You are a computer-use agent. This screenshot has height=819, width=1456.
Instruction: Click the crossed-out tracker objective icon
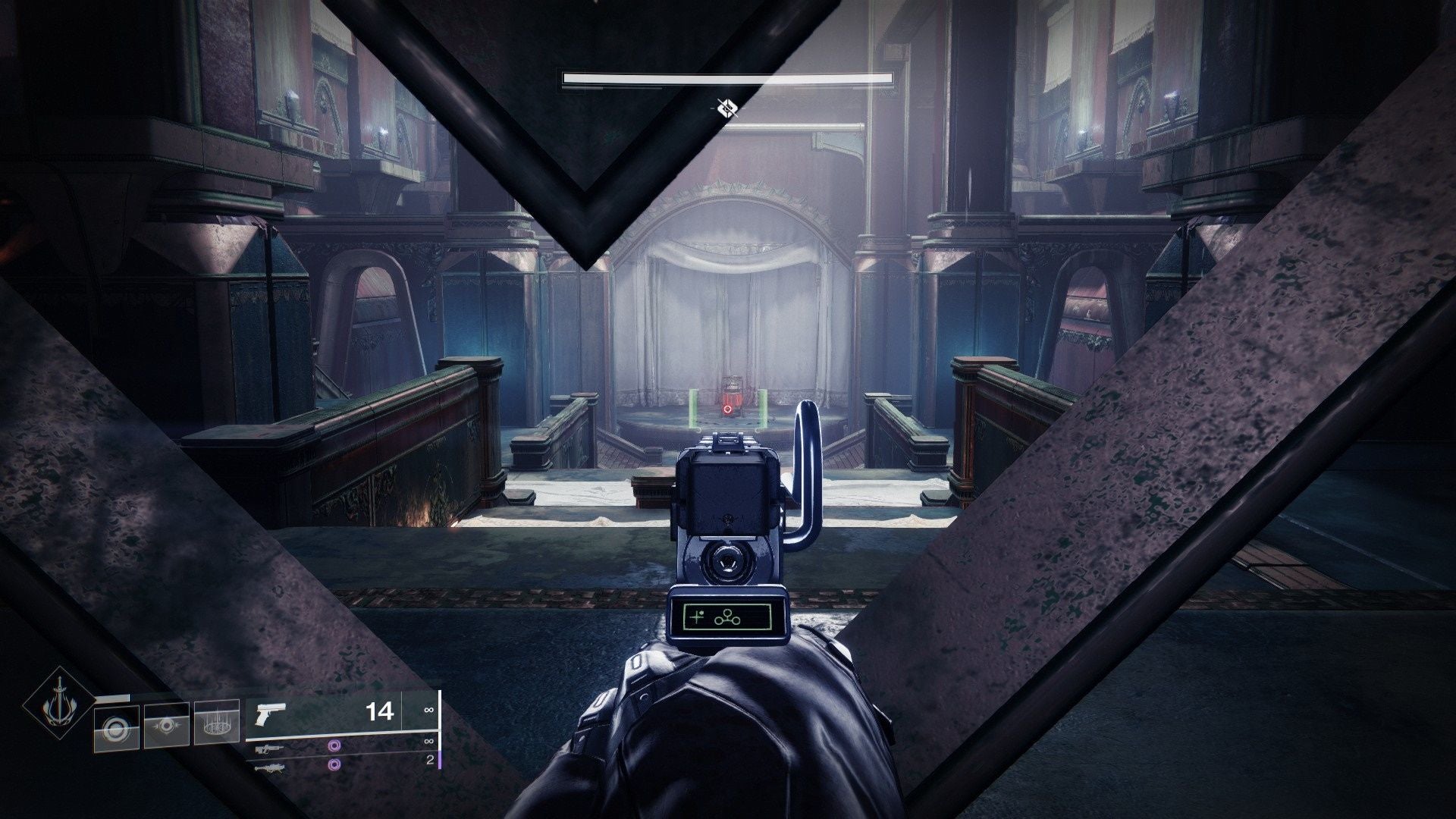(726, 108)
